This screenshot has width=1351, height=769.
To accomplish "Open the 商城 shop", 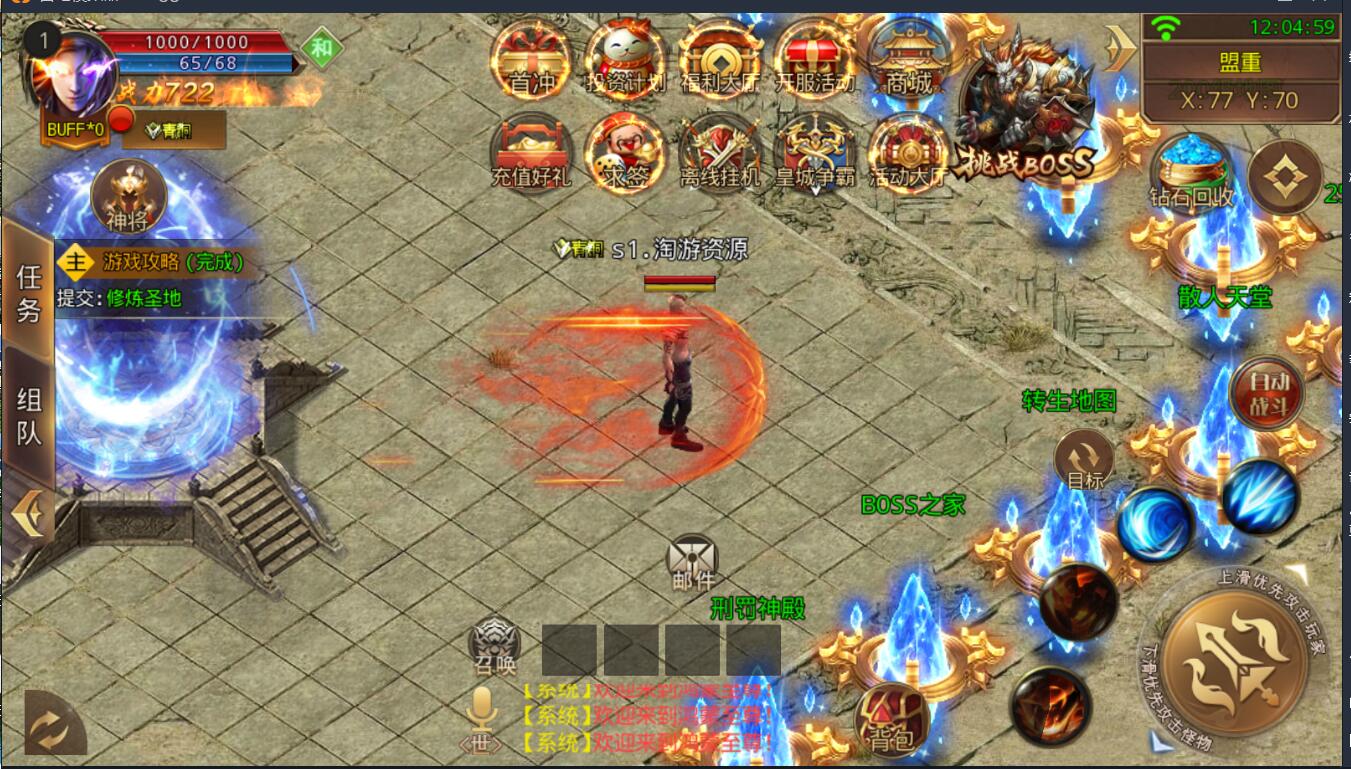I will point(909,60).
